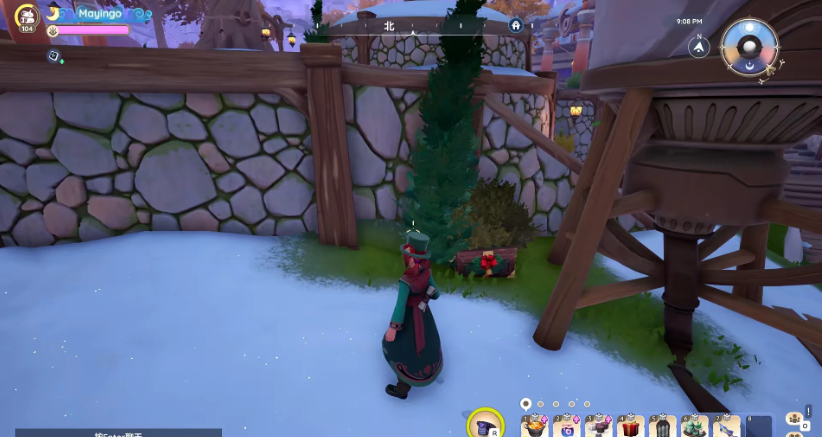
Task: Click the small square icon under the pink bar
Action: click(52, 56)
